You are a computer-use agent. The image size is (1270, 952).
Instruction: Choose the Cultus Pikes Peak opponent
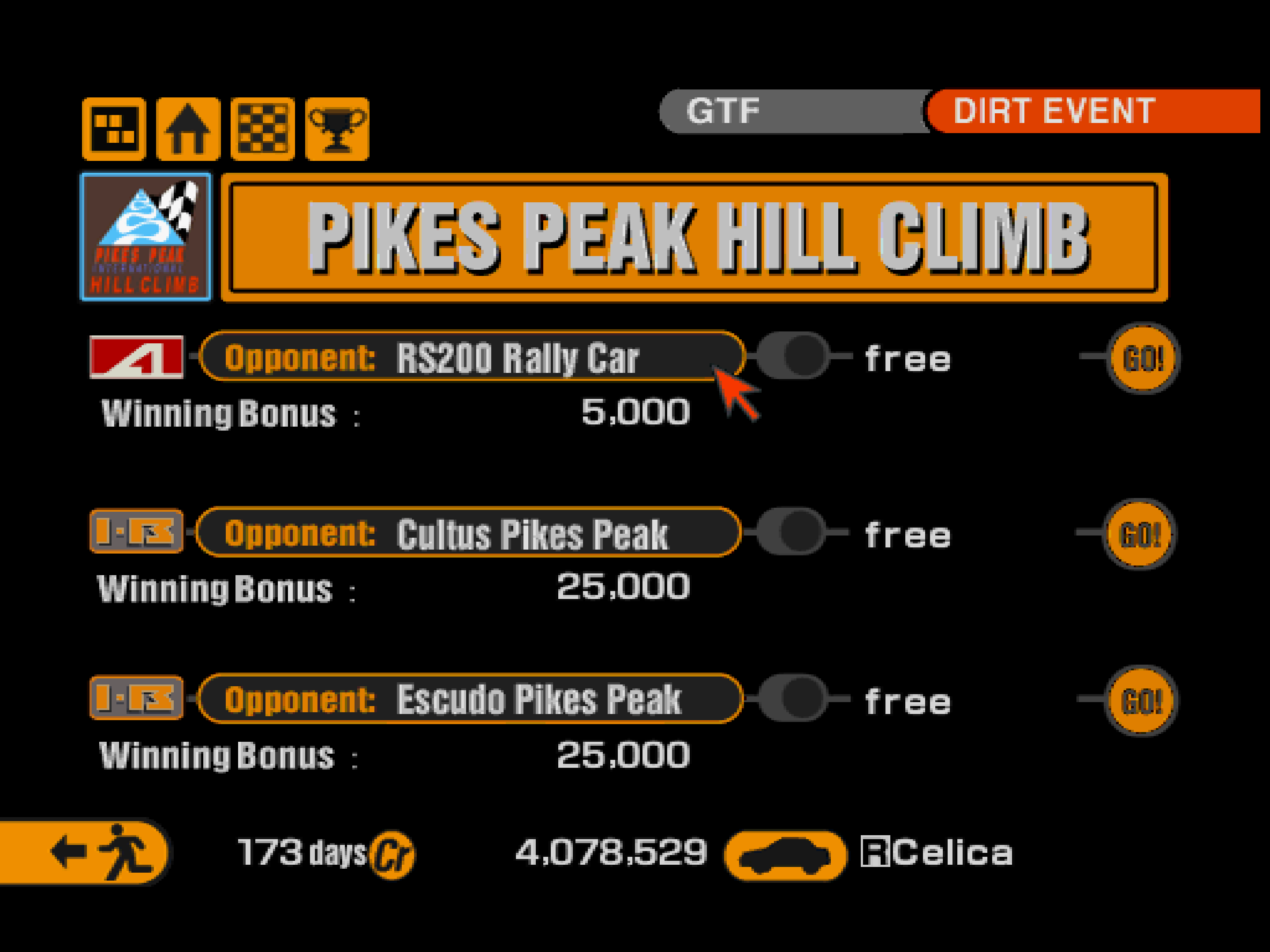[x=468, y=532]
